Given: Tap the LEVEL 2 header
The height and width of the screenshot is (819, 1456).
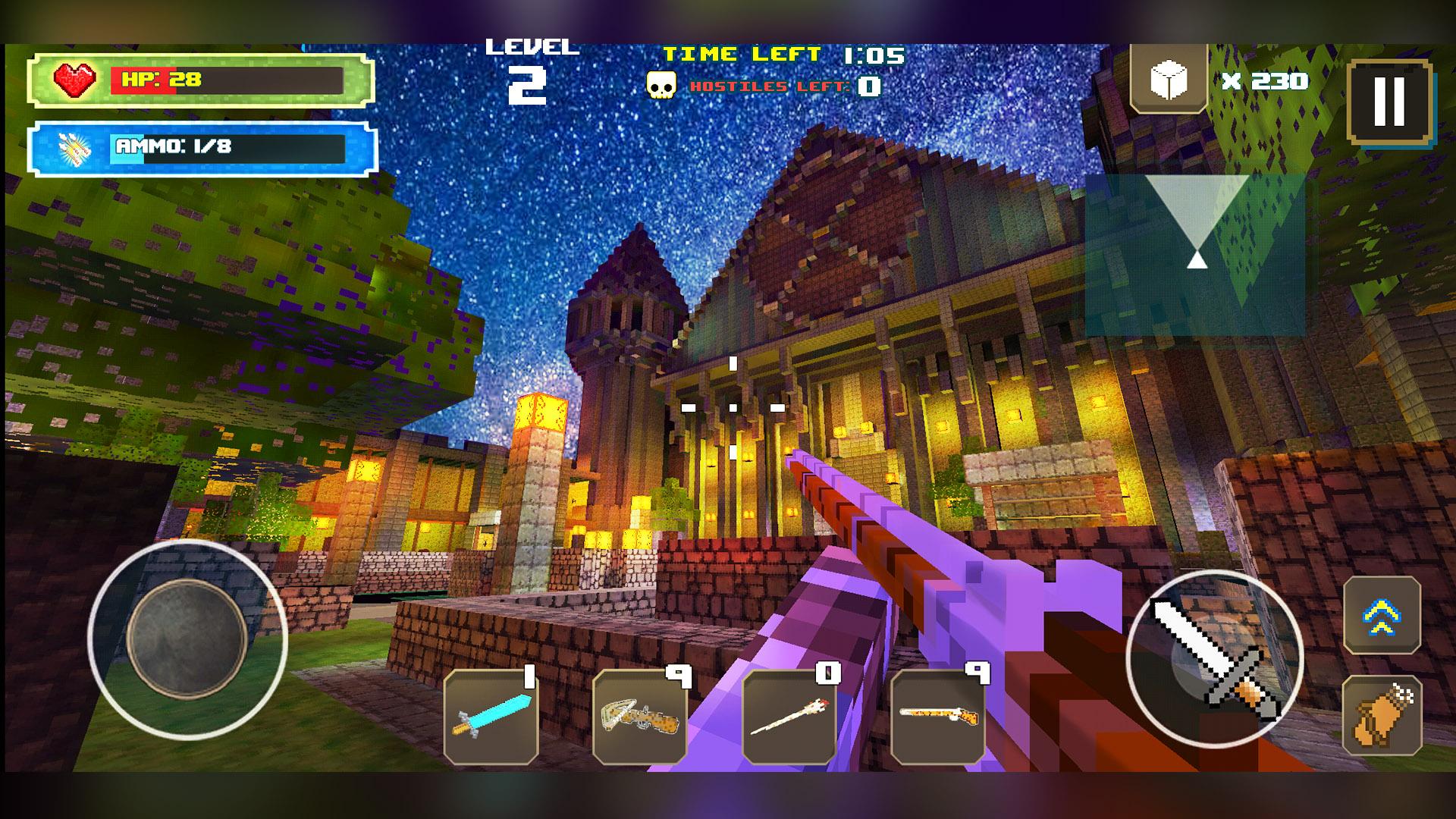Looking at the screenshot, I should pos(531,68).
